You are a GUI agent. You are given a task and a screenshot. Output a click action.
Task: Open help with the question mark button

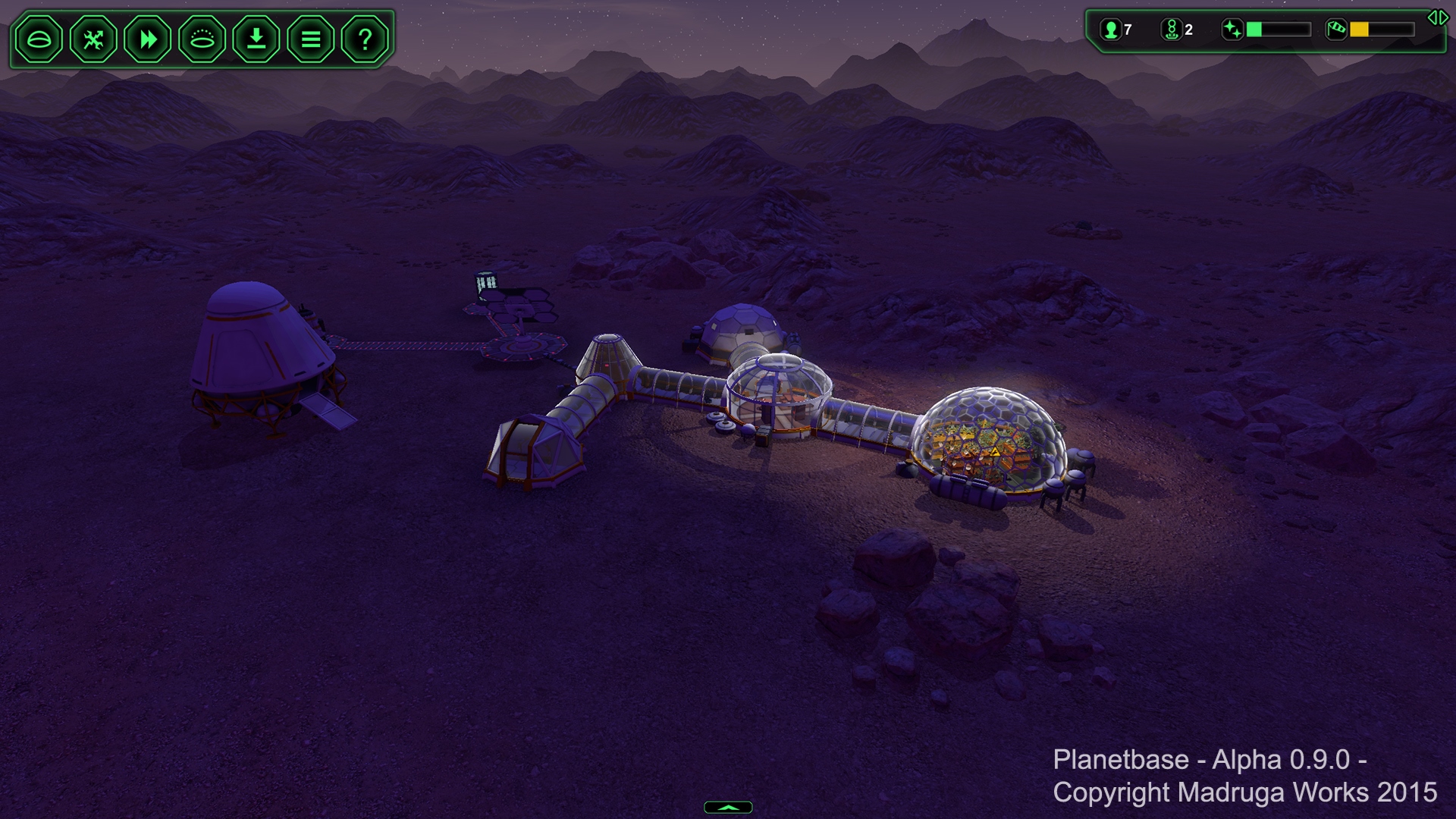coord(365,39)
